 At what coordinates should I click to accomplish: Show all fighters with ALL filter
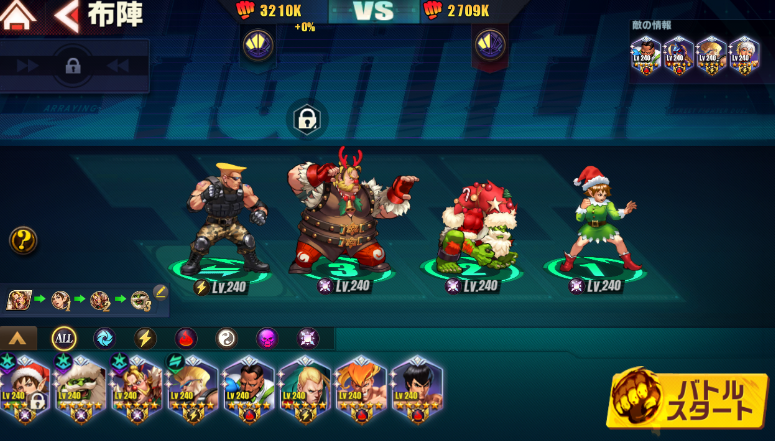pos(63,338)
